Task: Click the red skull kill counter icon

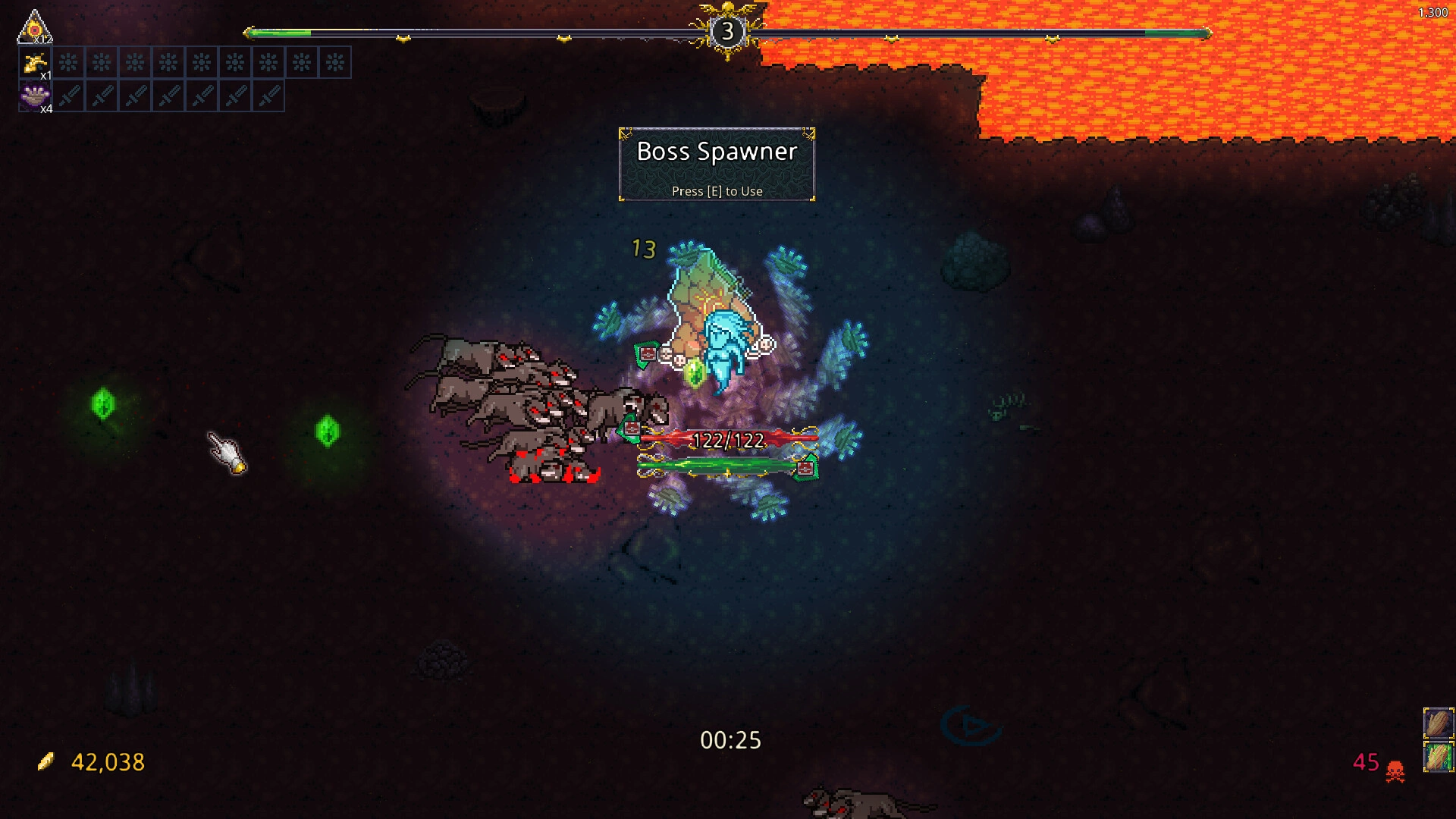Action: coord(1395,766)
